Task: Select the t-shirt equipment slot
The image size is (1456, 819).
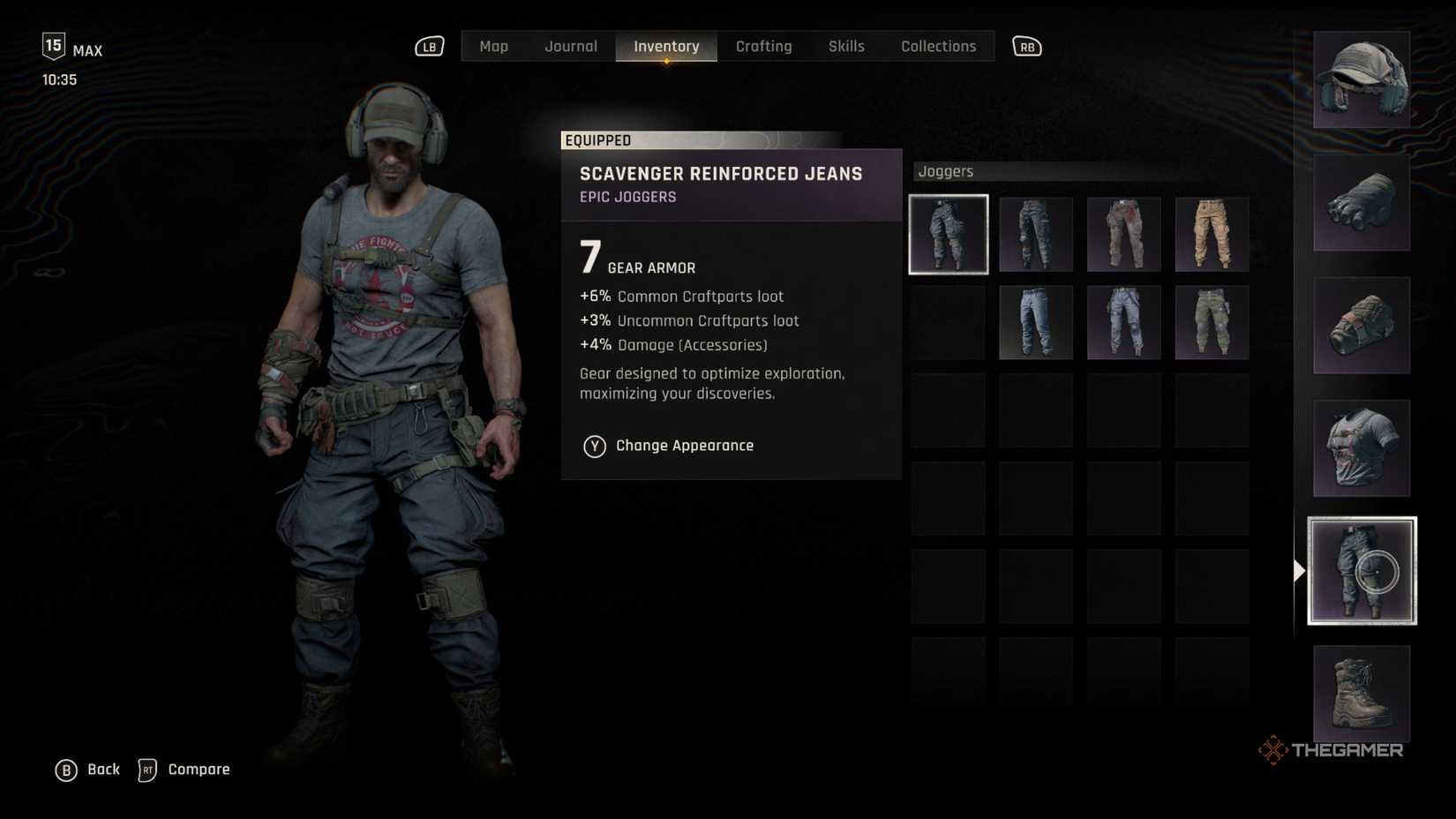Action: pos(1360,448)
